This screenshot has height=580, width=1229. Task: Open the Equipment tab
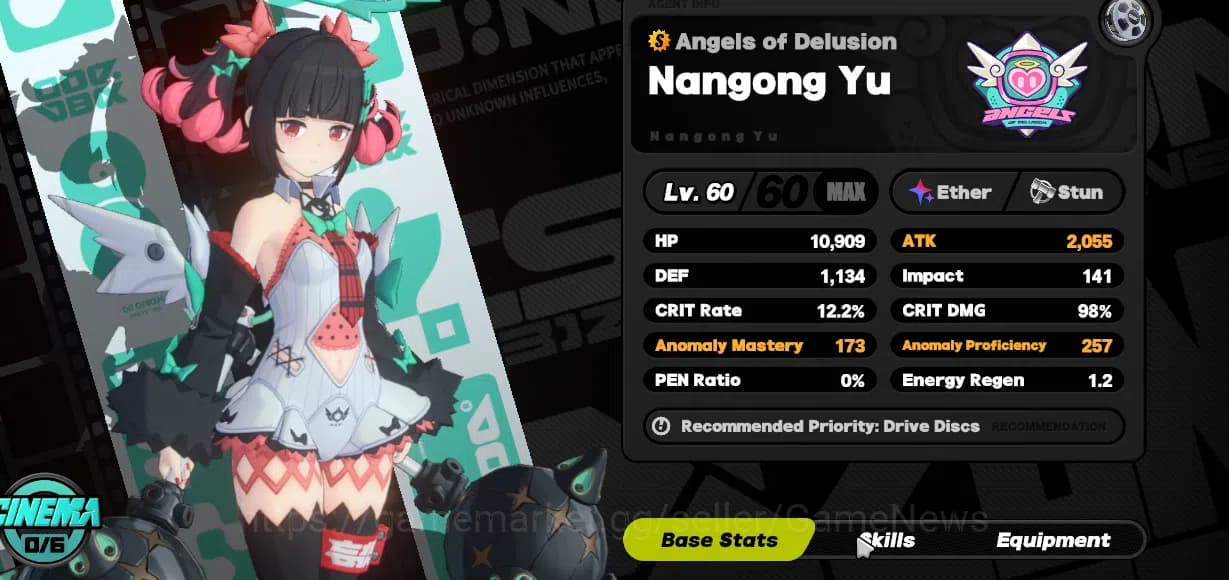click(1053, 541)
